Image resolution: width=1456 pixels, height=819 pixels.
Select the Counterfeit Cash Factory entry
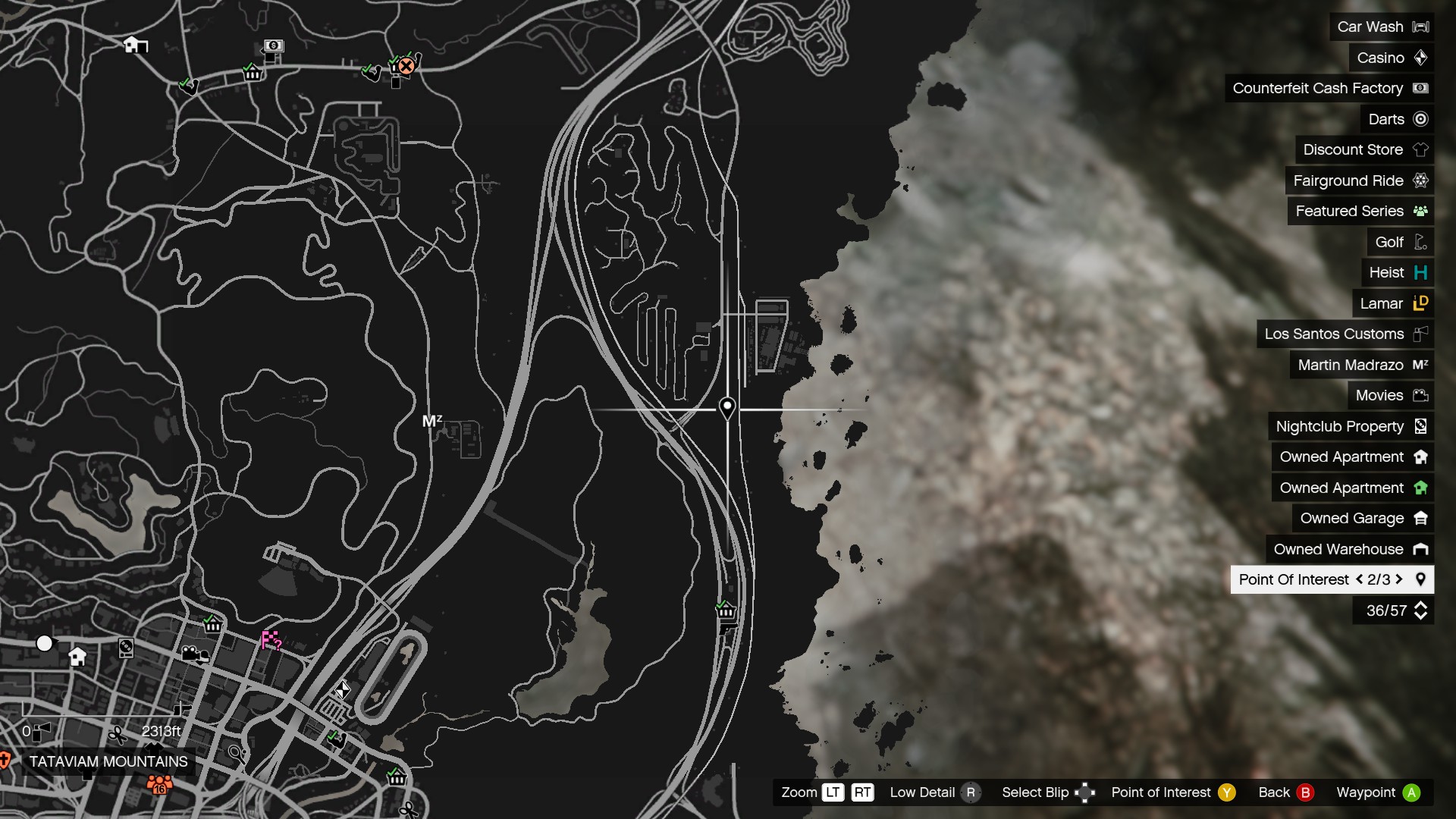click(1329, 88)
